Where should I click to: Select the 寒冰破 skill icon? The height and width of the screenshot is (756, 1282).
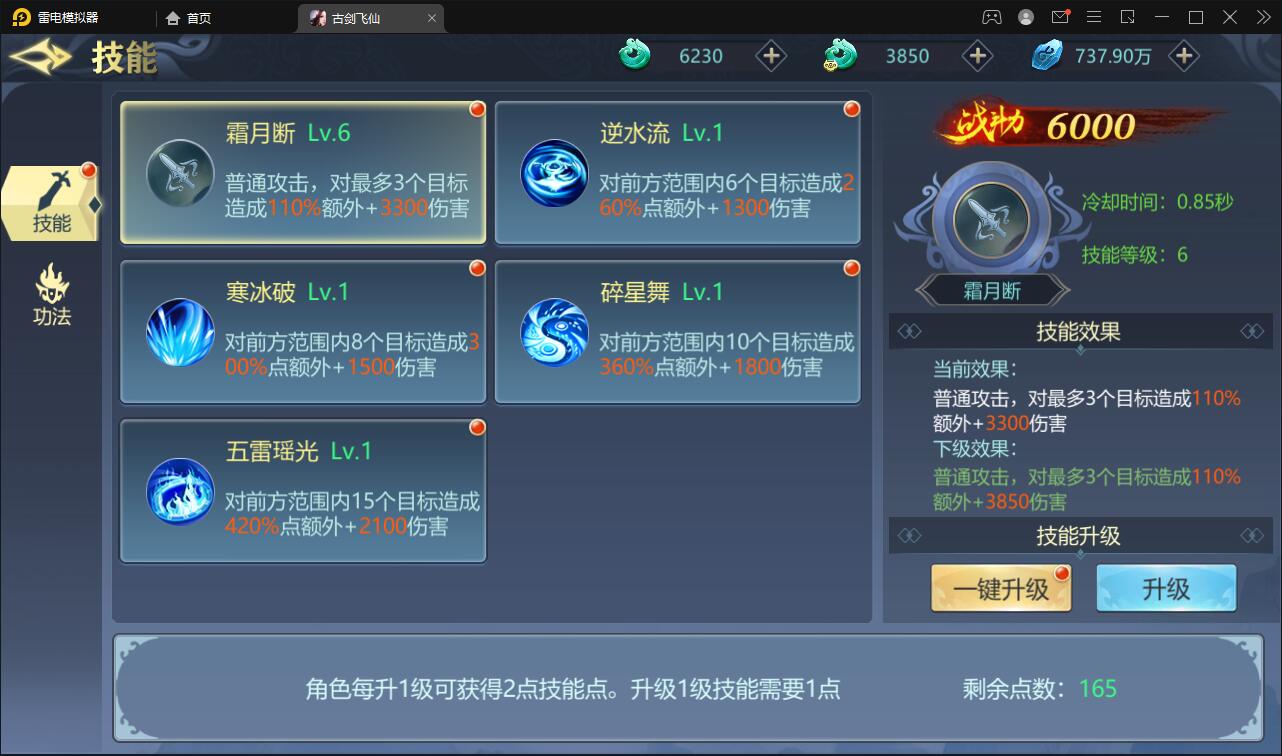pos(180,331)
